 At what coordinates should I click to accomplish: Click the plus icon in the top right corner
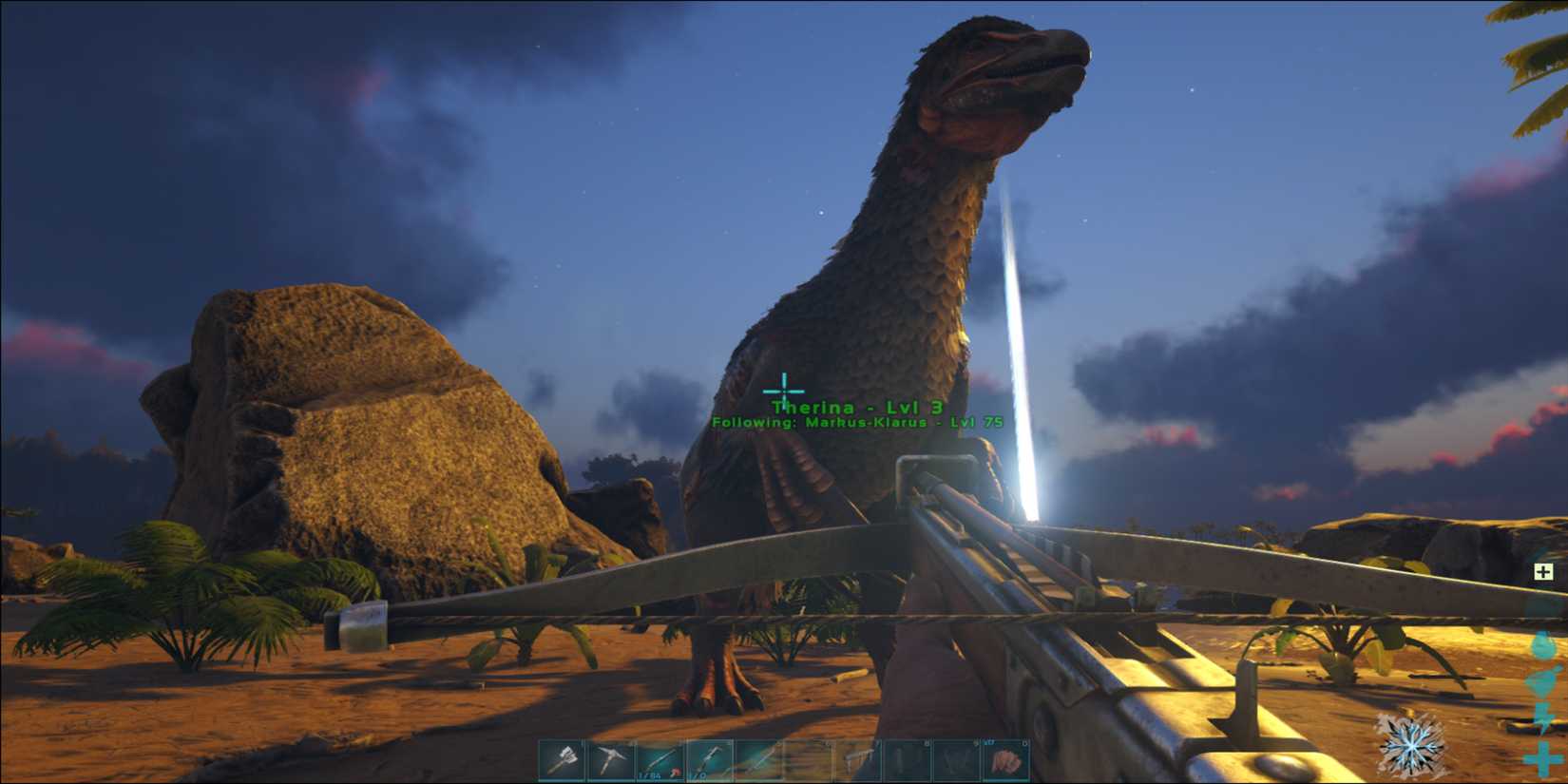1542,571
